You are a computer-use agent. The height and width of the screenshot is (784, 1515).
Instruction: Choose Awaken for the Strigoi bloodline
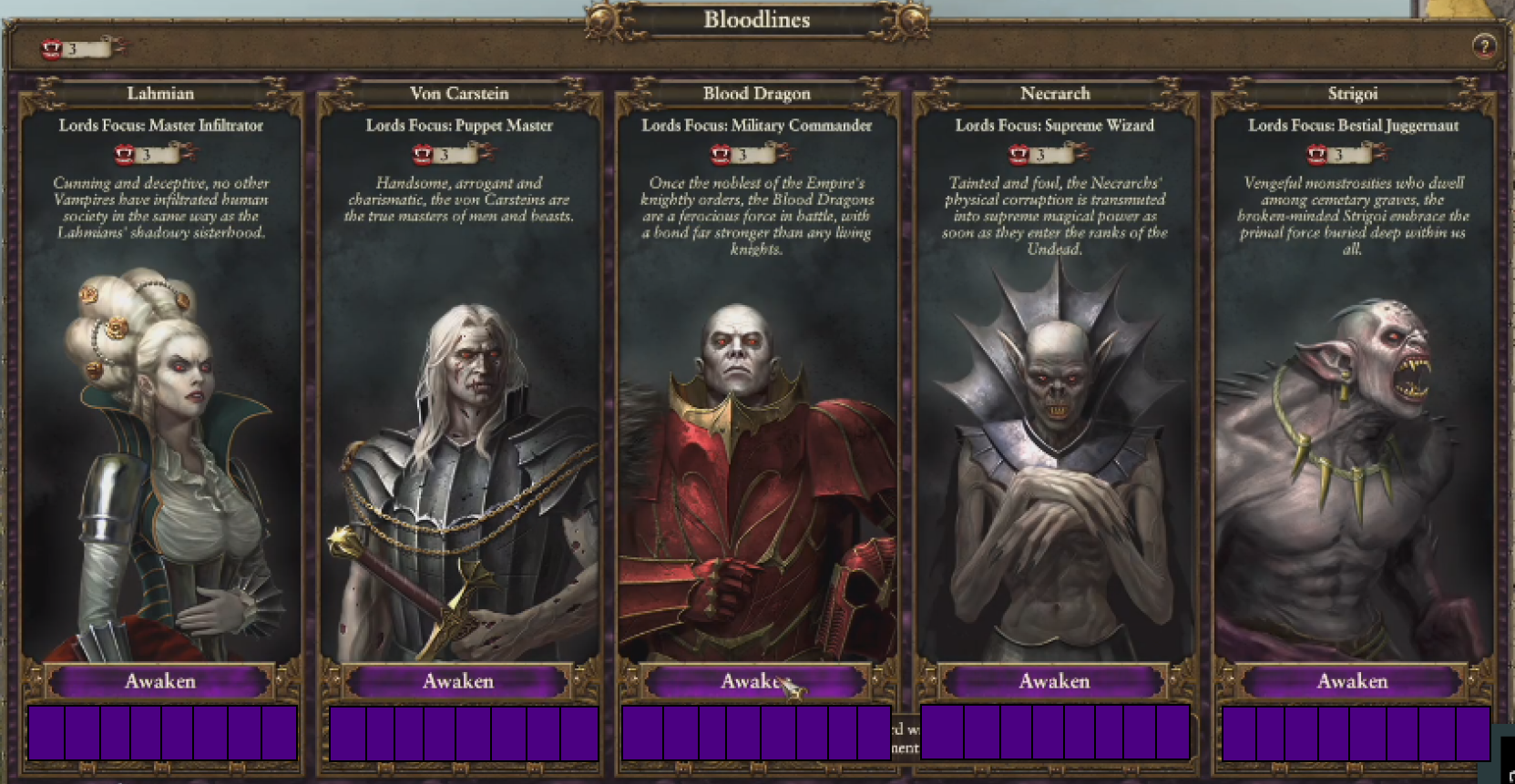click(1352, 681)
